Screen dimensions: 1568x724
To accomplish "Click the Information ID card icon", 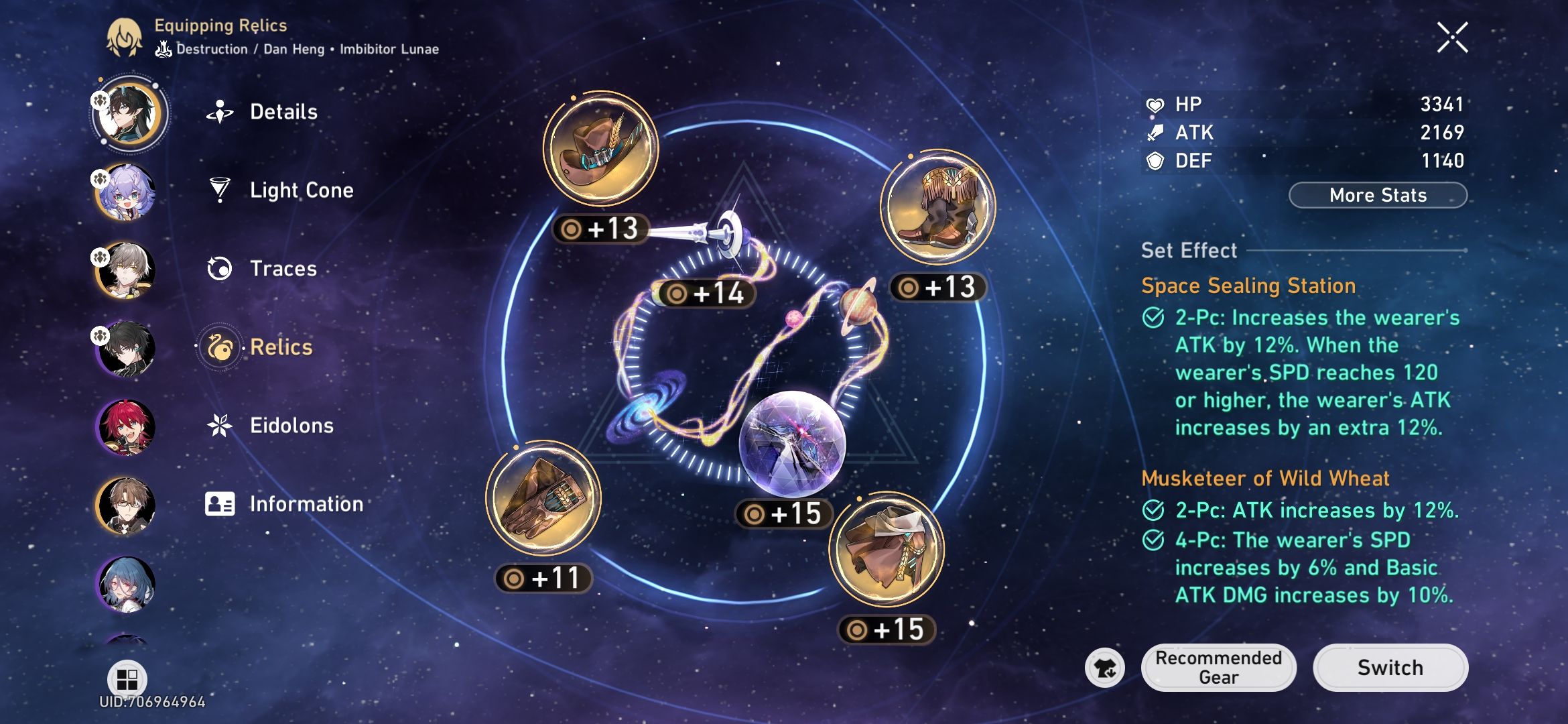I will pos(220,505).
